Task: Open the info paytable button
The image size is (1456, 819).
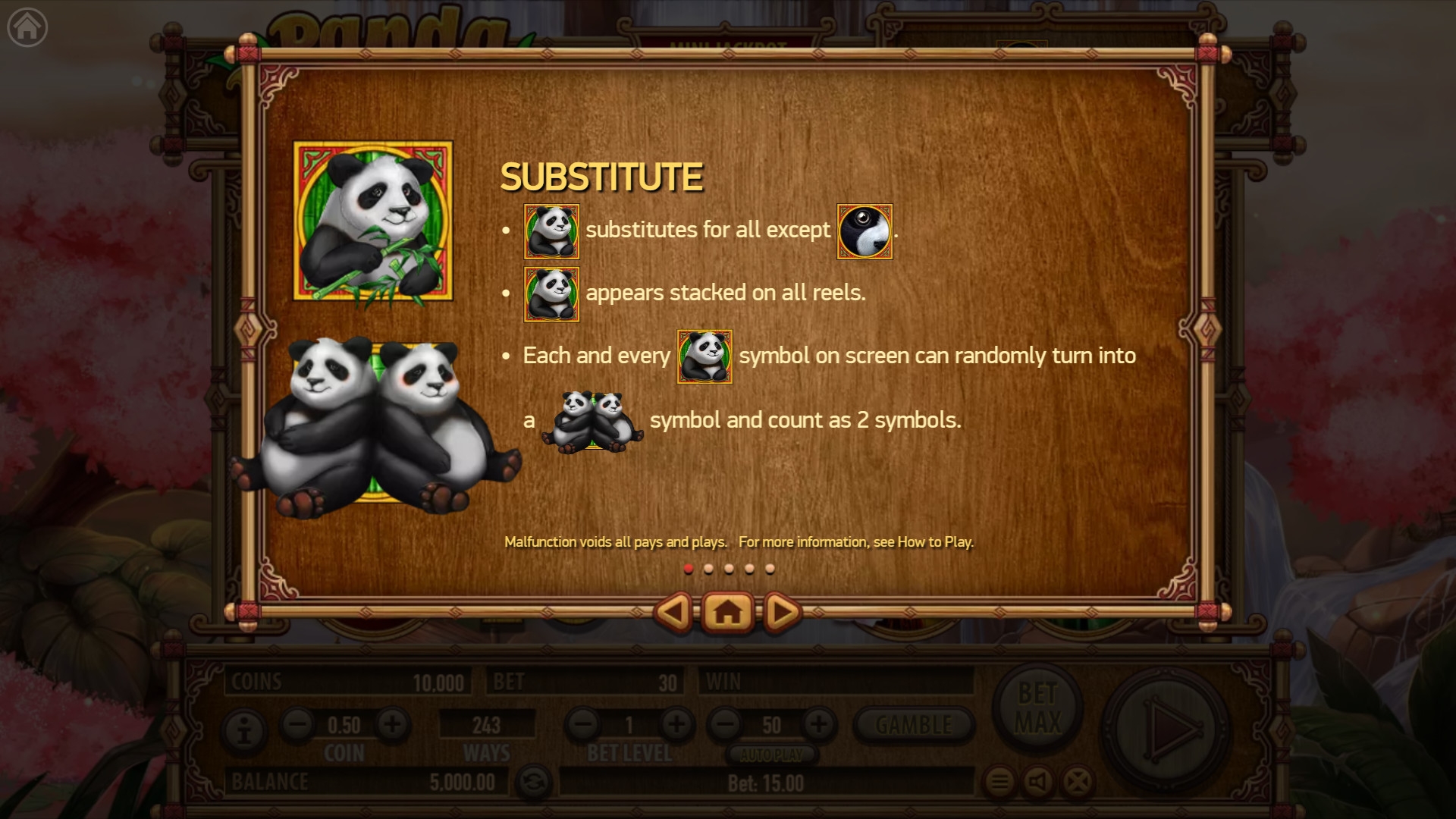Action: tap(244, 732)
